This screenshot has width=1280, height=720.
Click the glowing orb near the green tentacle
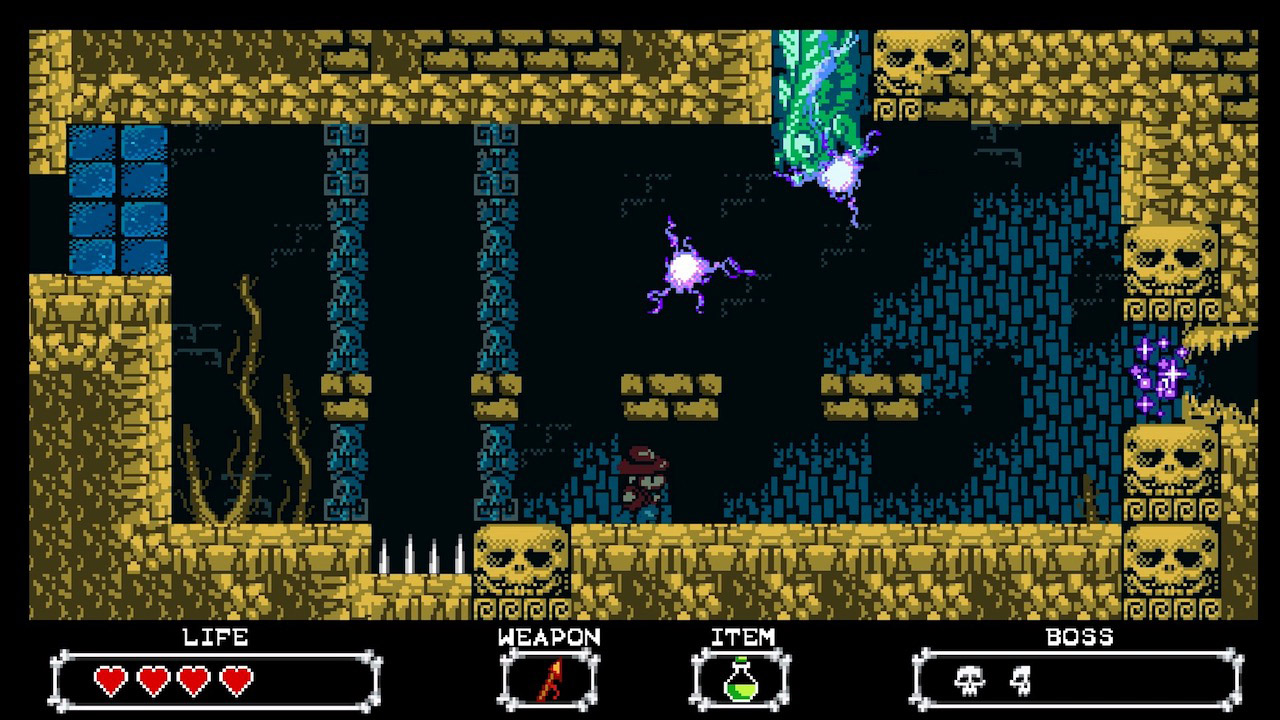[x=838, y=175]
